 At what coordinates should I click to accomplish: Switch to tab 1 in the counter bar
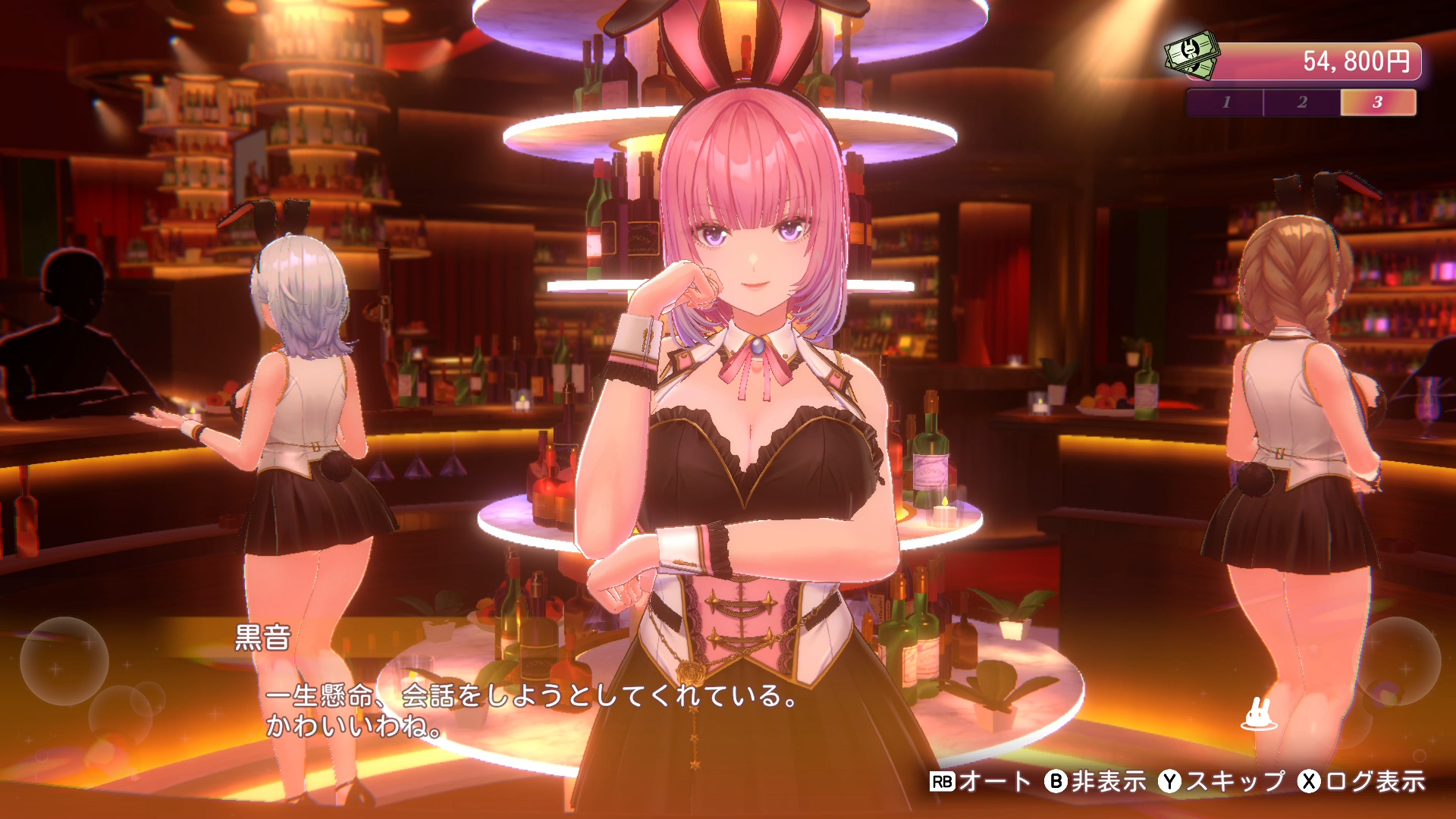tap(1226, 102)
